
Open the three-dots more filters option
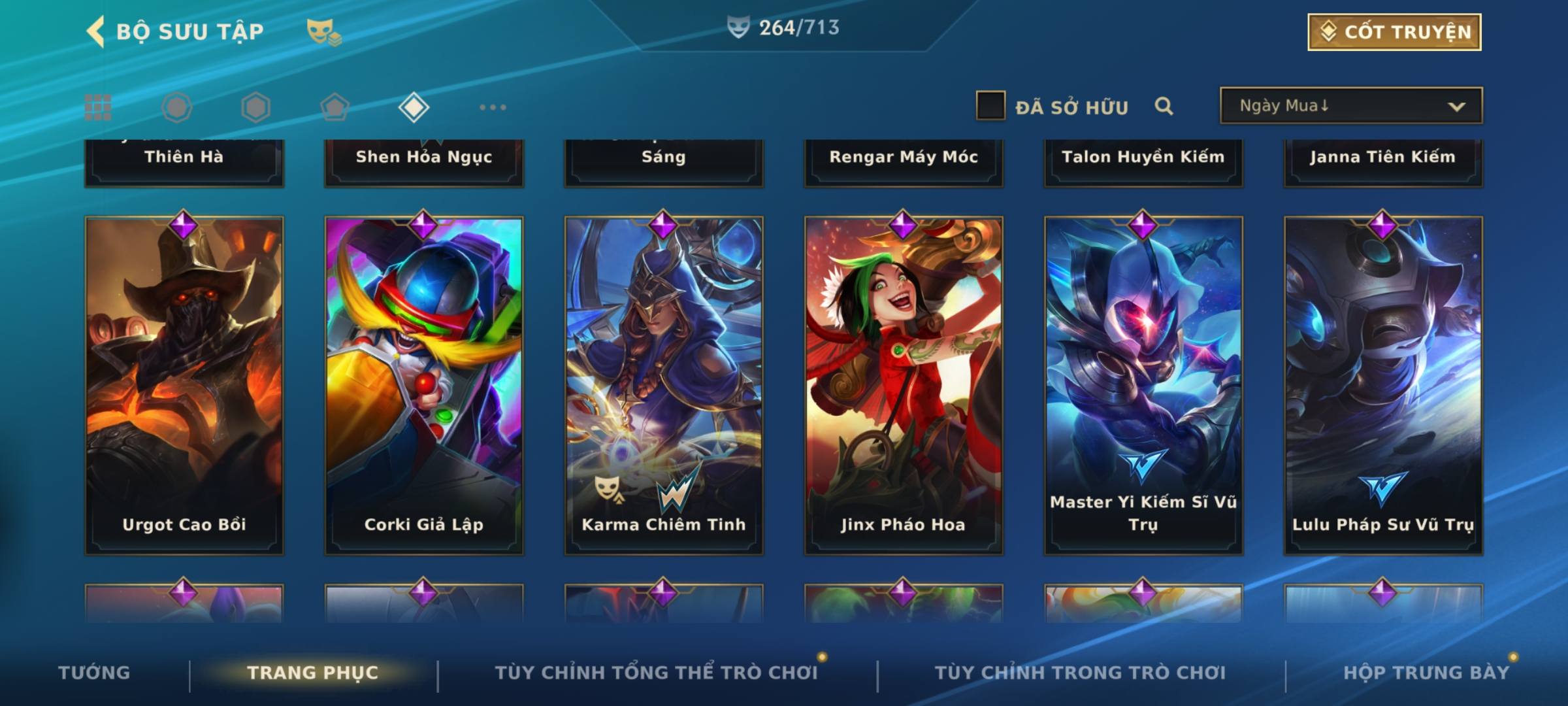(493, 107)
